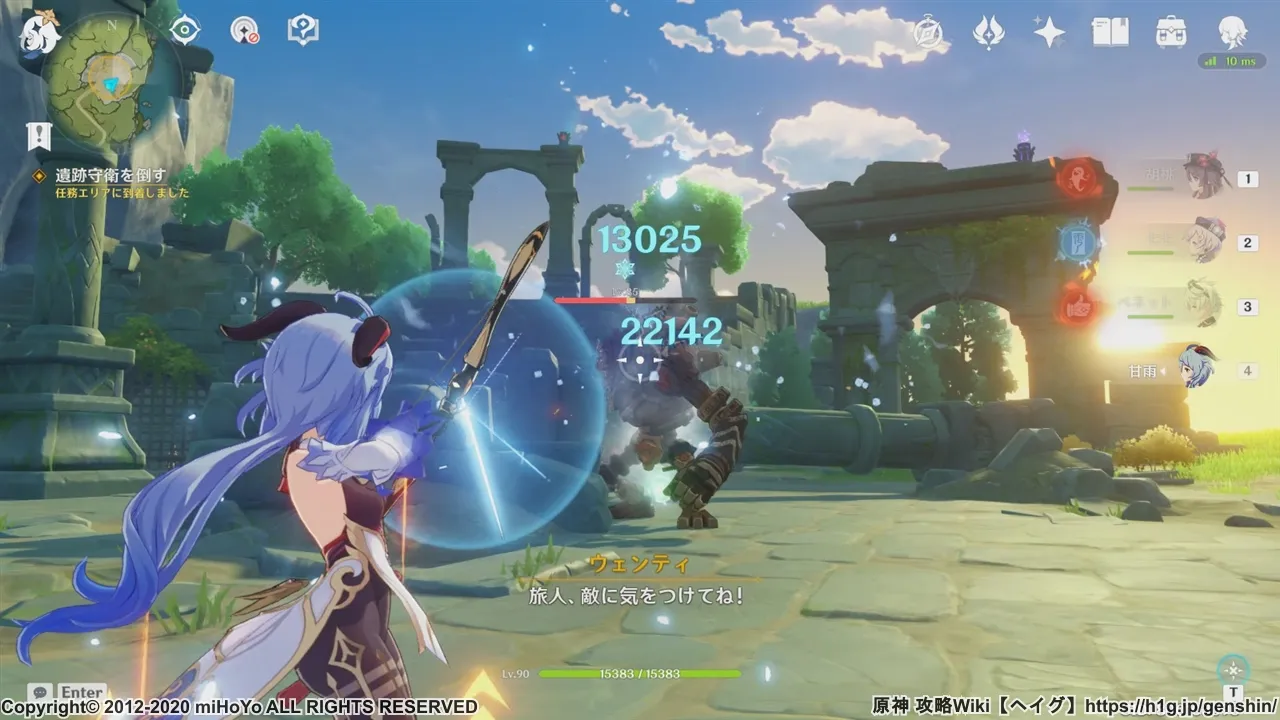Screen dimensions: 1280x720
Task: Open the map from the minimap
Action: click(106, 77)
